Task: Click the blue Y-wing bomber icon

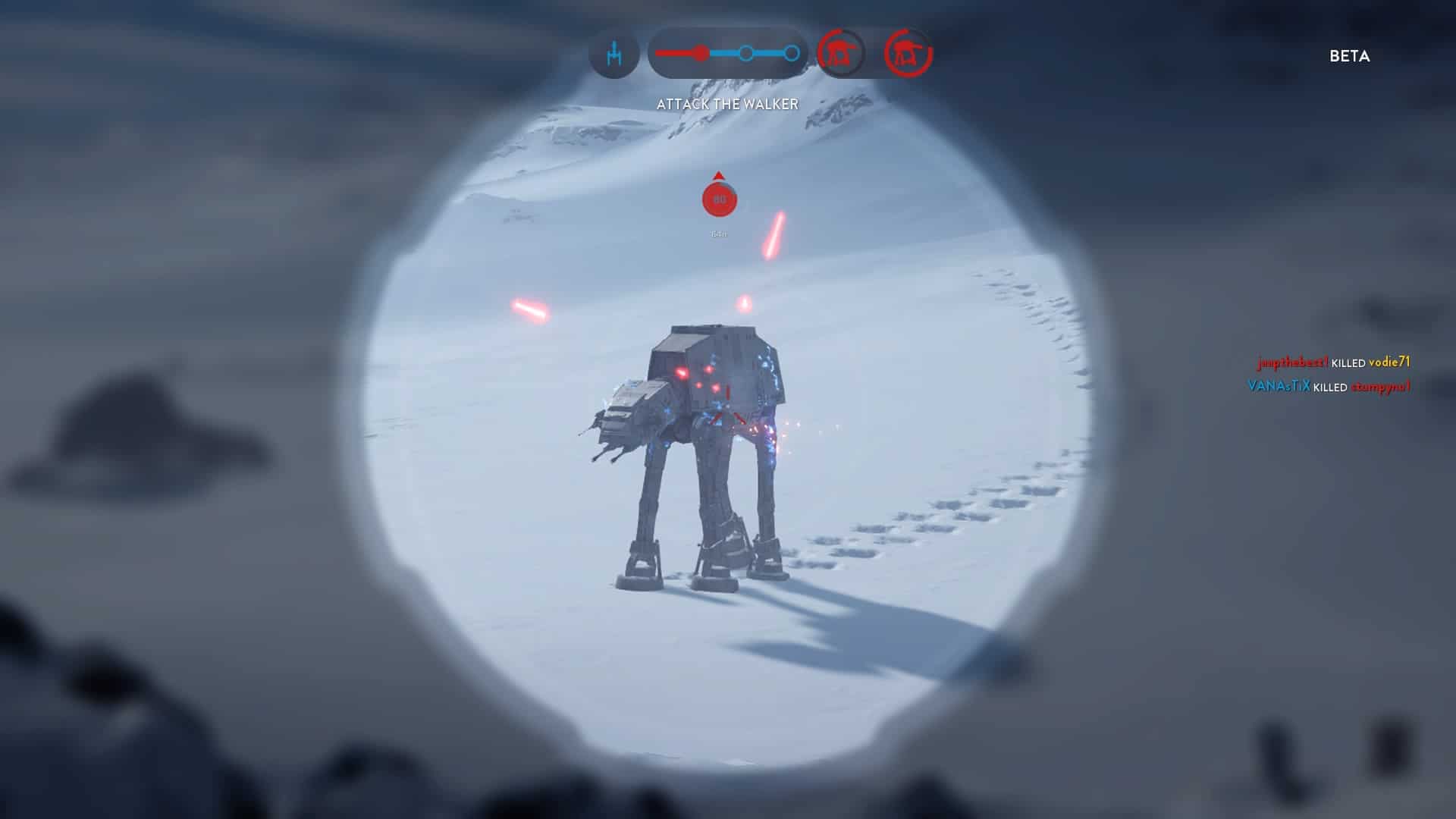Action: (x=614, y=54)
